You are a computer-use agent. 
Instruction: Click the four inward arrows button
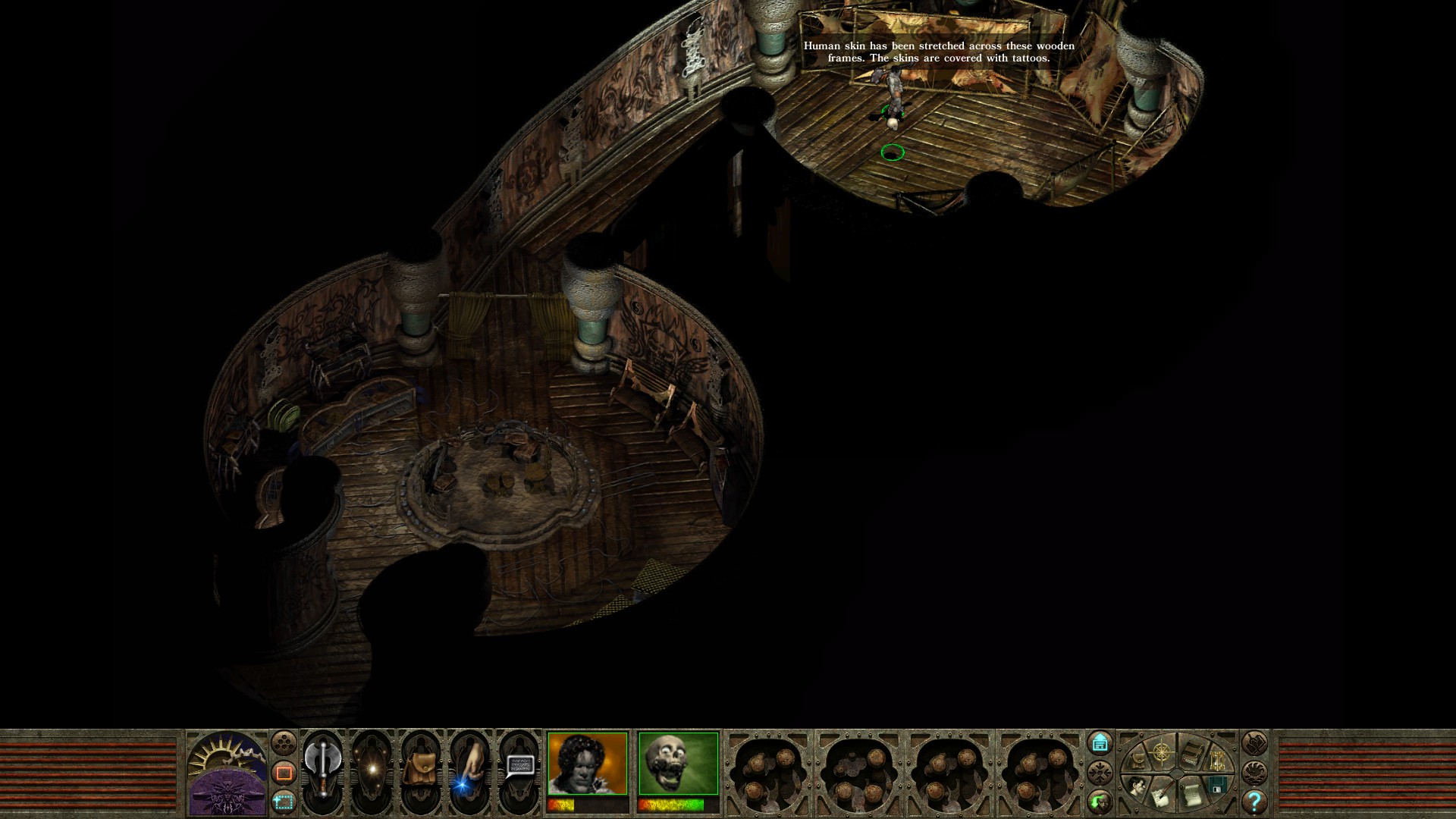(x=1100, y=773)
